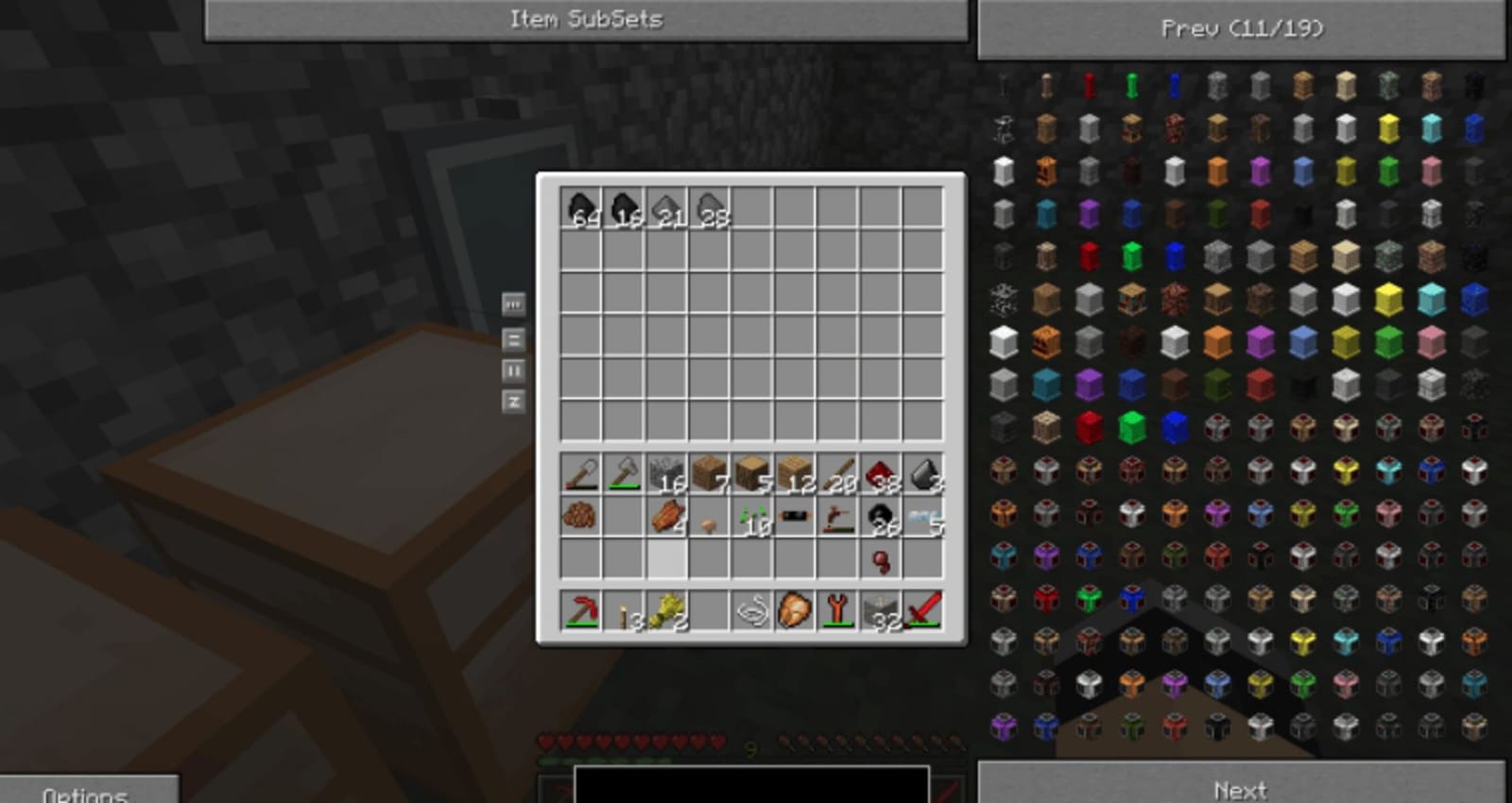Click the stack of 12 wooden planks
1512x803 pixels.
click(x=794, y=475)
